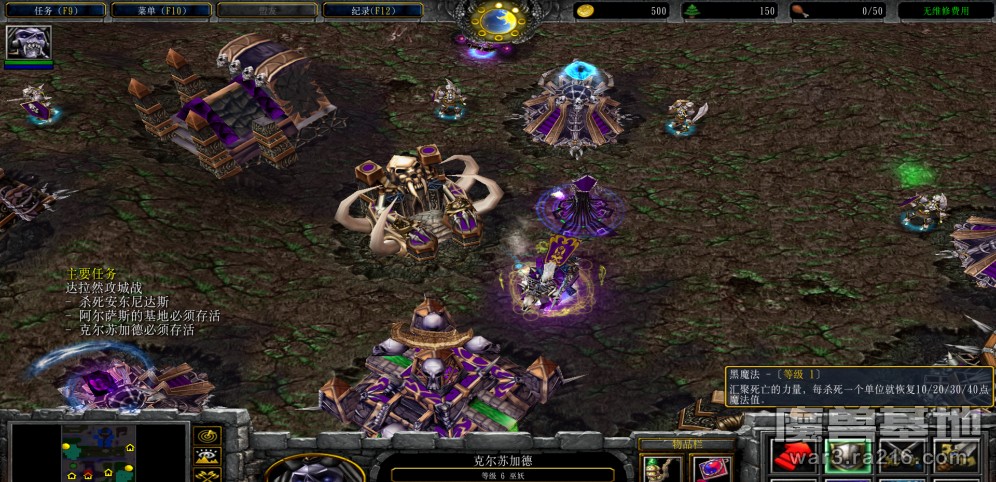Activate the Attack sword command
This screenshot has width=996, height=482.
point(953,457)
